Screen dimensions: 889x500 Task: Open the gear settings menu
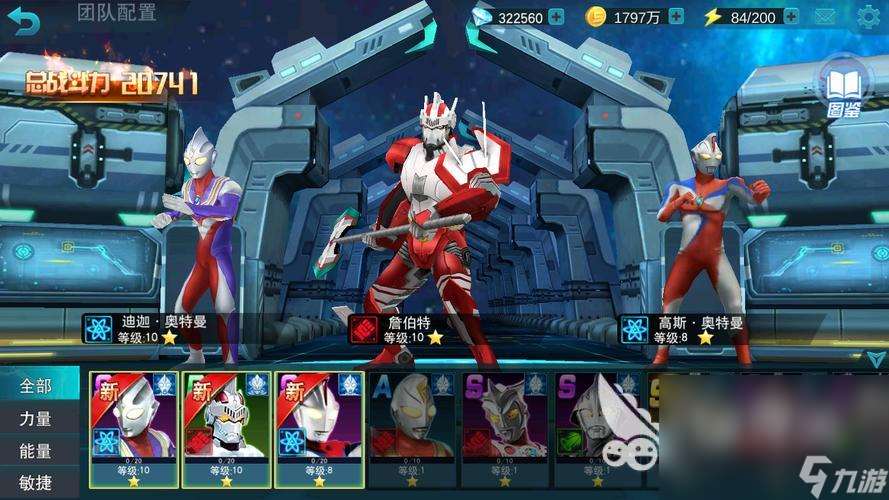[868, 17]
